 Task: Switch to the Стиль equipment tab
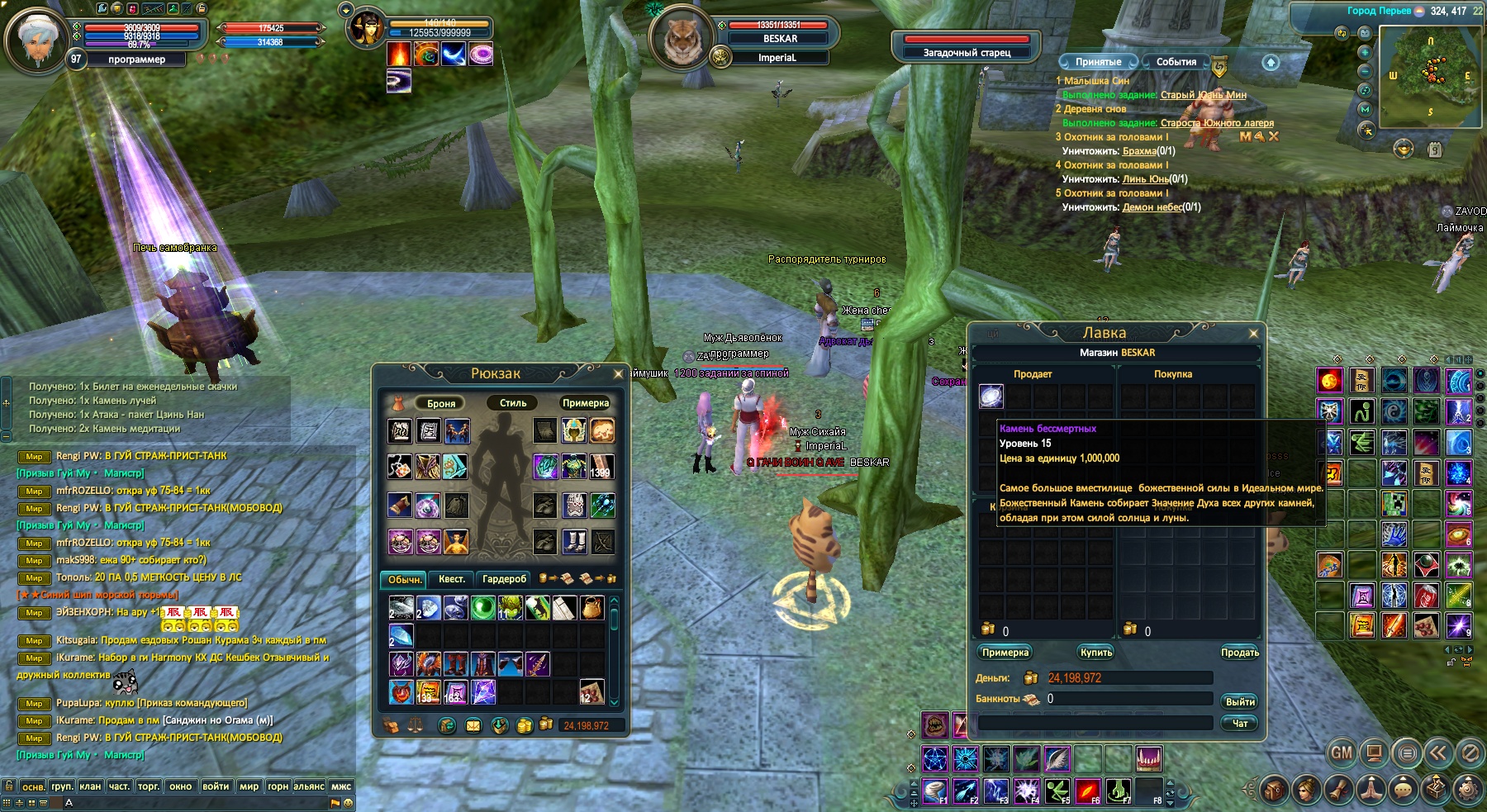pyautogui.click(x=512, y=403)
